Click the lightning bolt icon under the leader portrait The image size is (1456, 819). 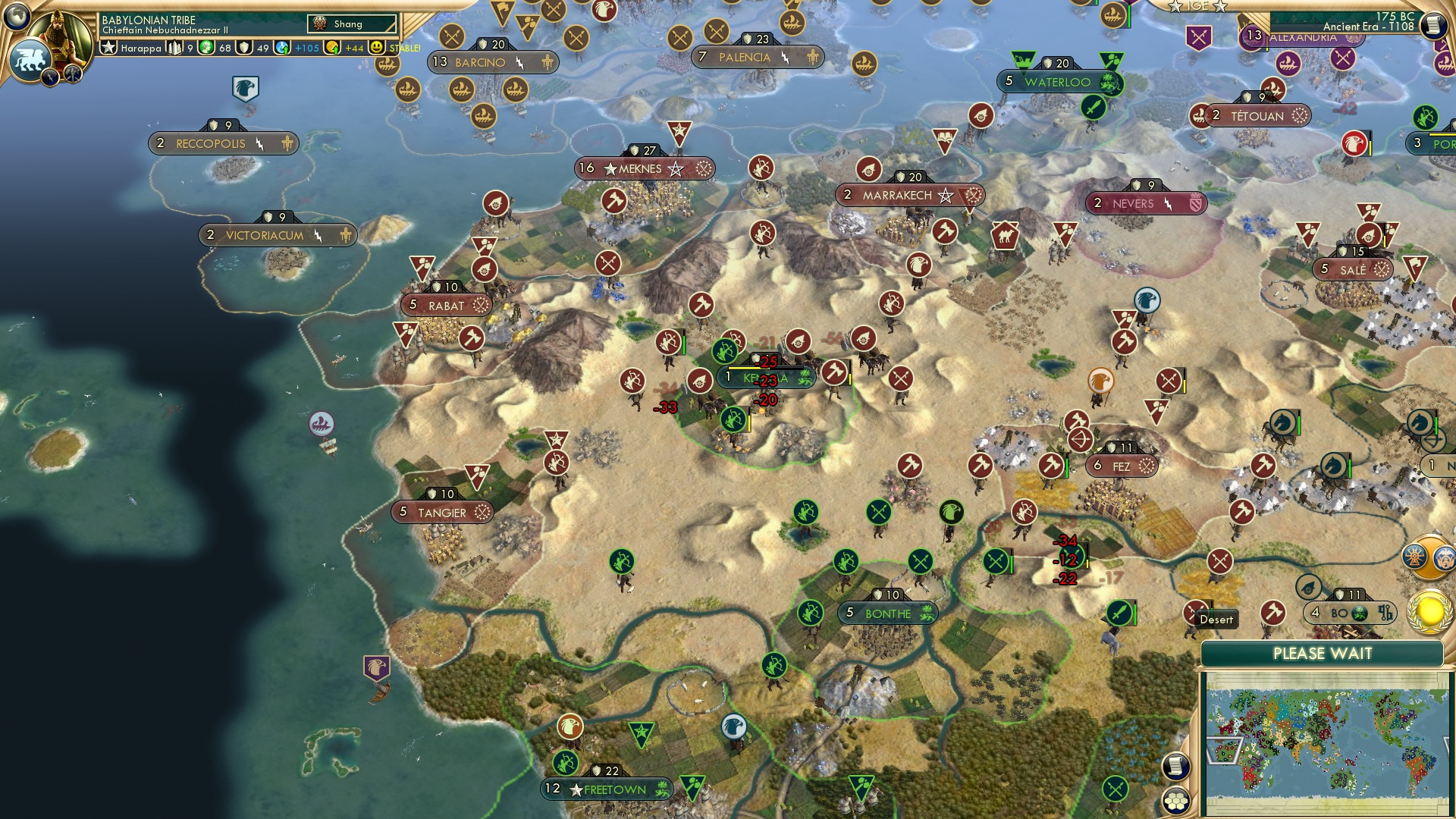(x=50, y=77)
